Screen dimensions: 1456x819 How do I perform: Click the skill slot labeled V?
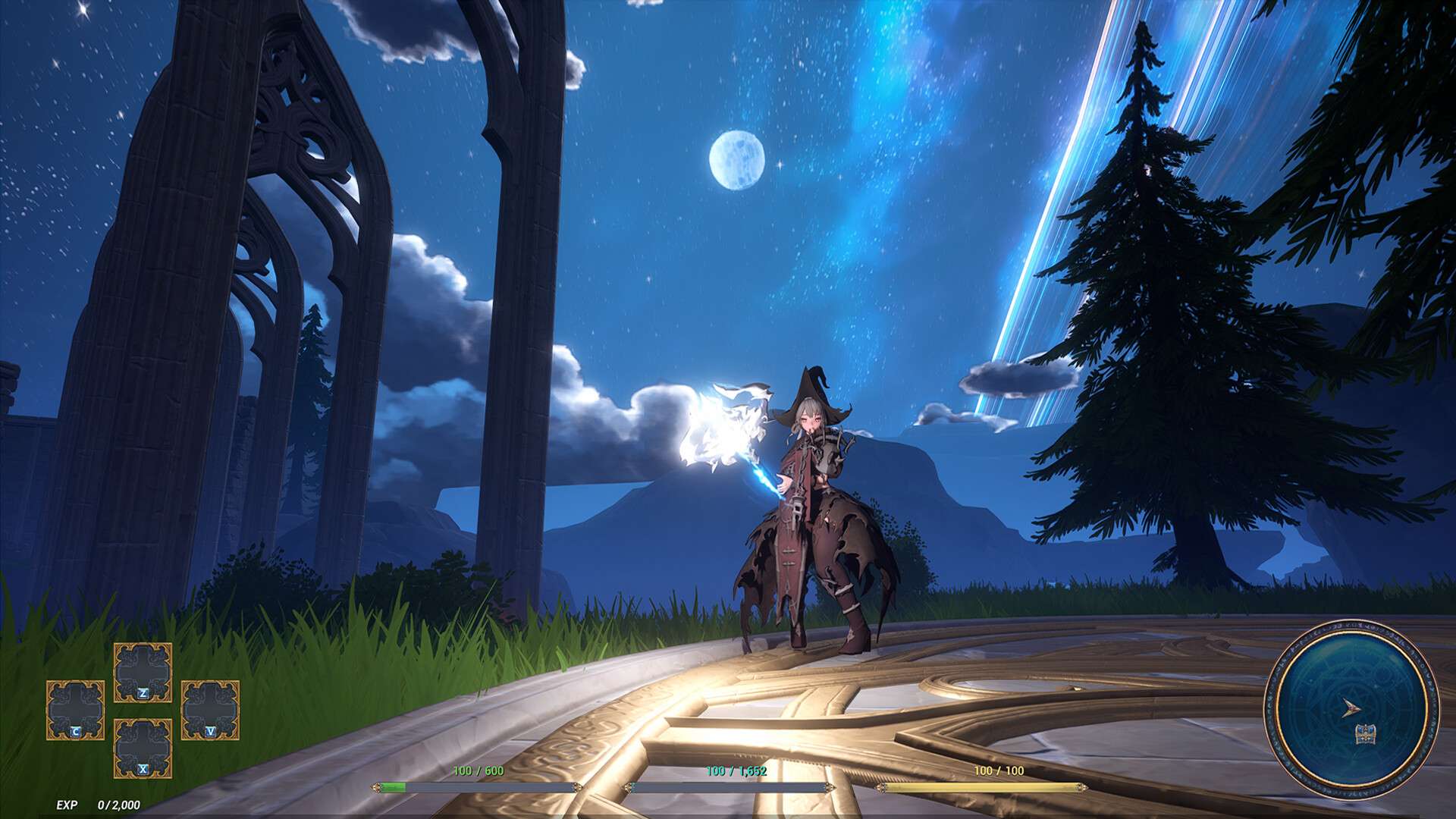210,711
